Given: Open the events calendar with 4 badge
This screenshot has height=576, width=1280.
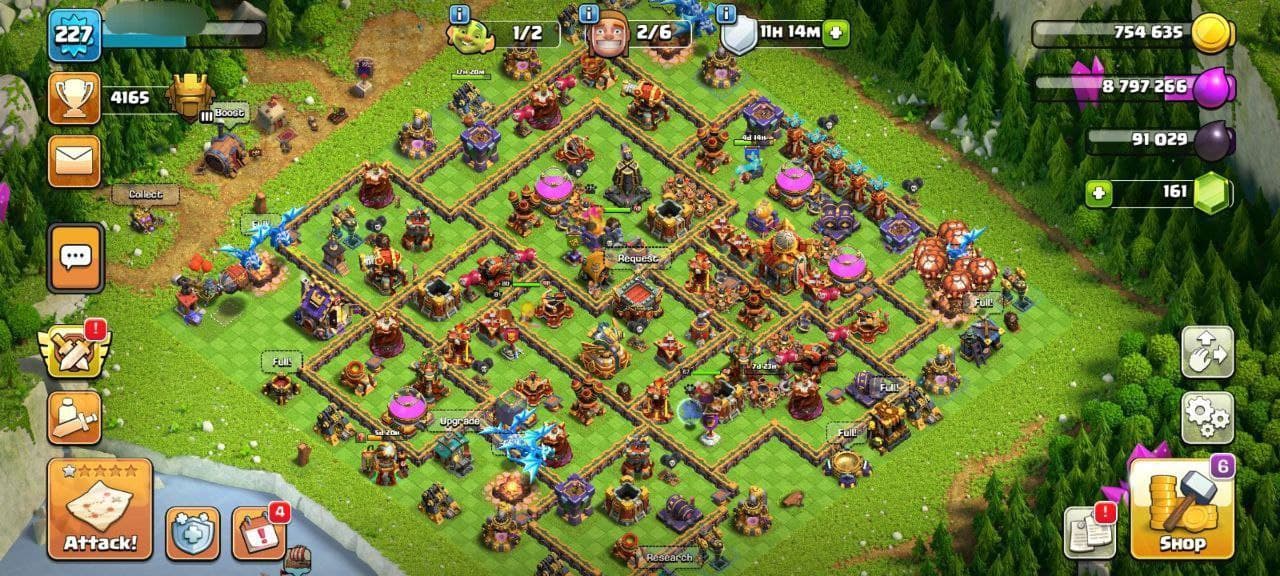Looking at the screenshot, I should (x=259, y=532).
